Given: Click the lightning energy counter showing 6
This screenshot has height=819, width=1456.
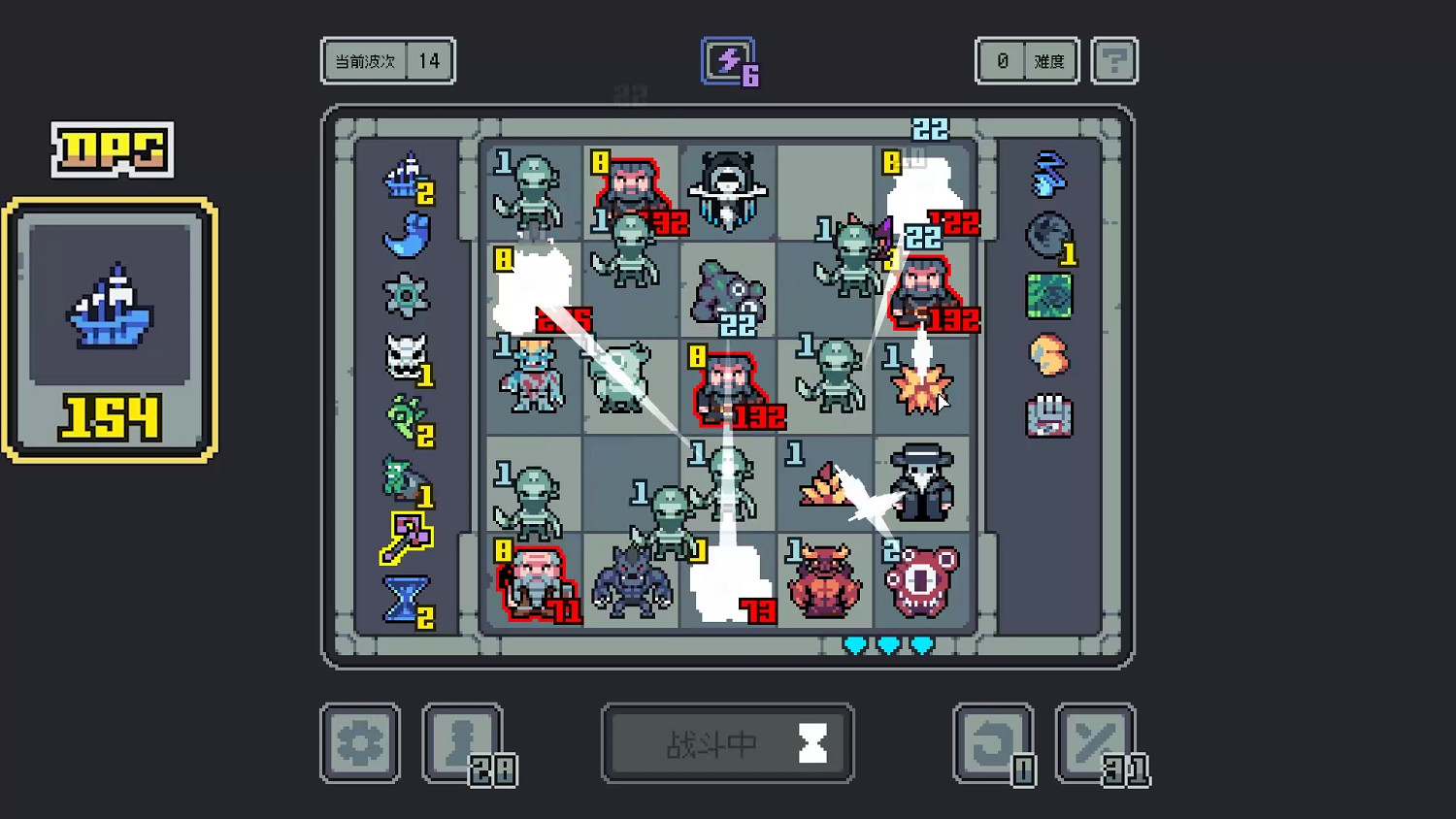Looking at the screenshot, I should point(729,60).
